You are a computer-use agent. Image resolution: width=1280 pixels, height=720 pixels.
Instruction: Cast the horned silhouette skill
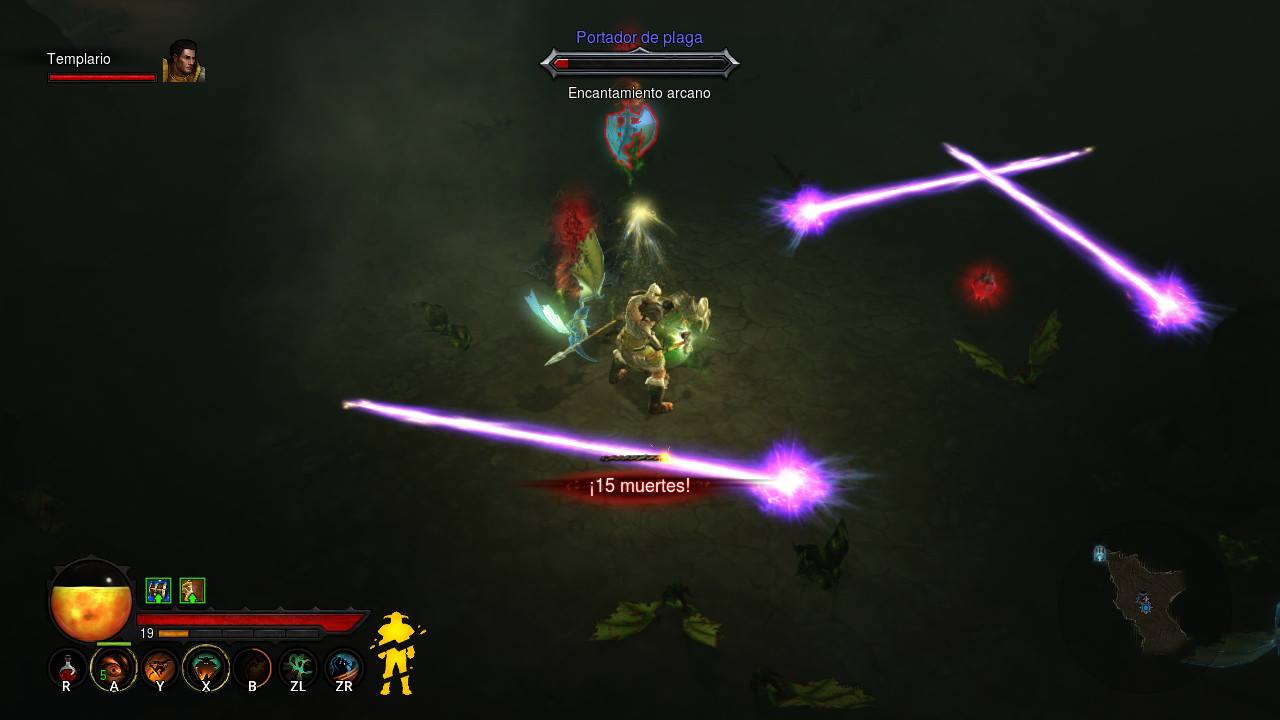point(206,667)
